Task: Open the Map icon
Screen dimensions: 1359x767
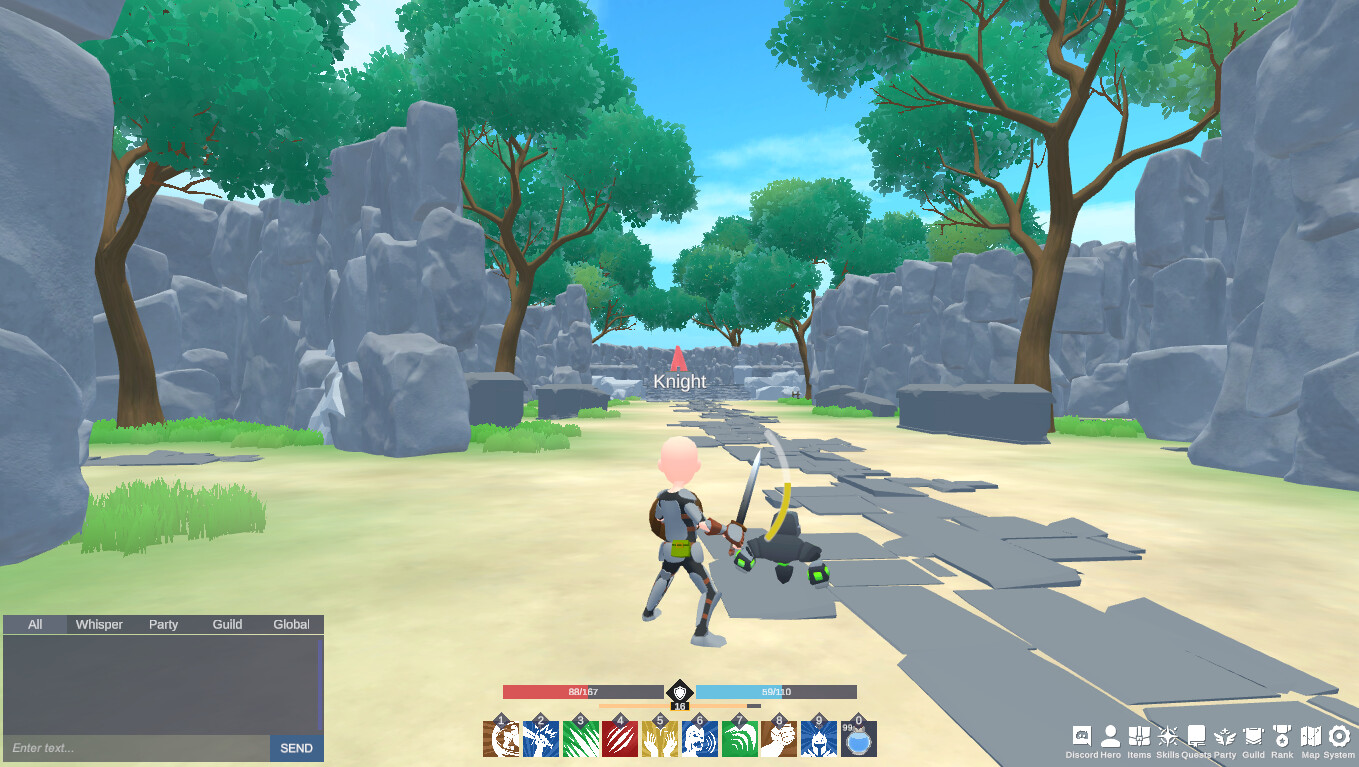Action: [1311, 736]
